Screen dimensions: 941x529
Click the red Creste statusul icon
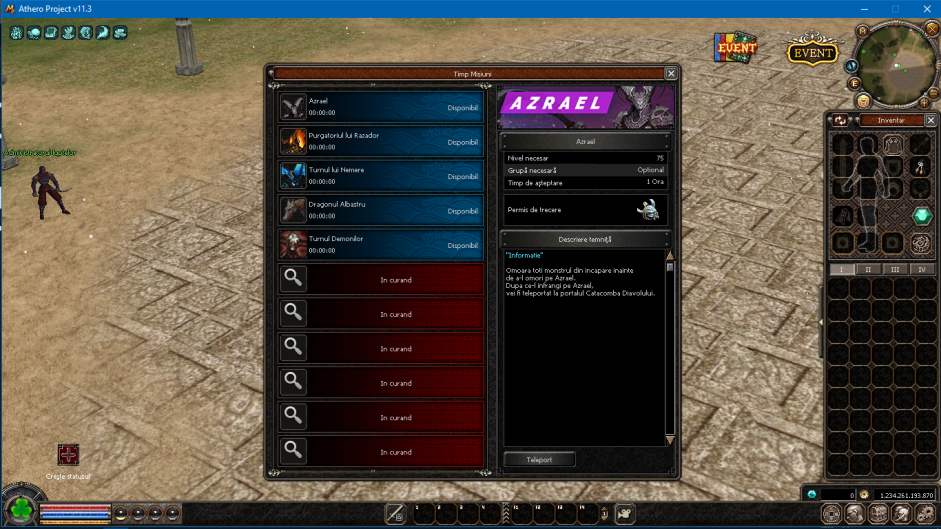click(x=68, y=455)
